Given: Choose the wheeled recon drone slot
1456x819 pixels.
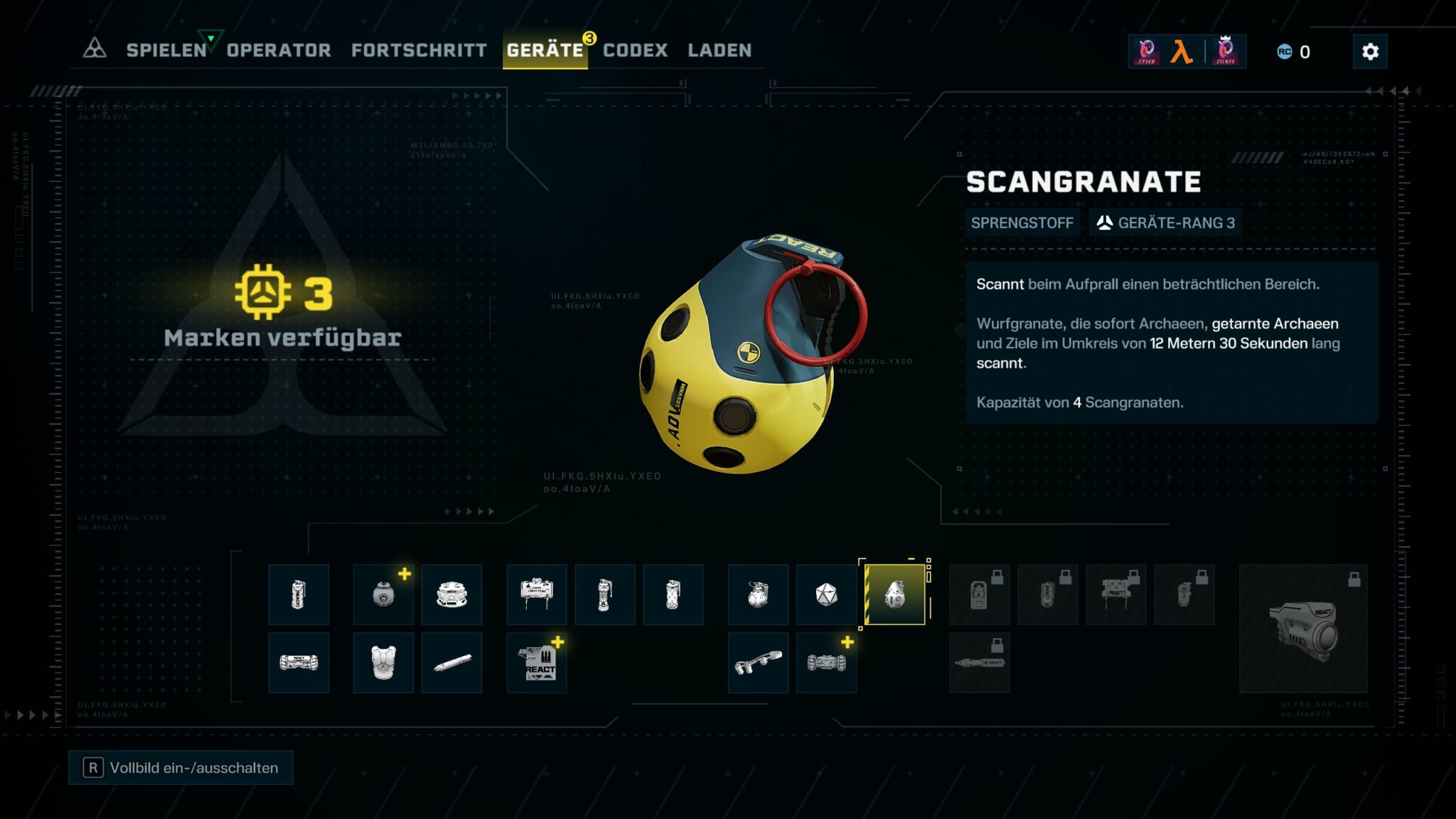Looking at the screenshot, I should click(826, 663).
